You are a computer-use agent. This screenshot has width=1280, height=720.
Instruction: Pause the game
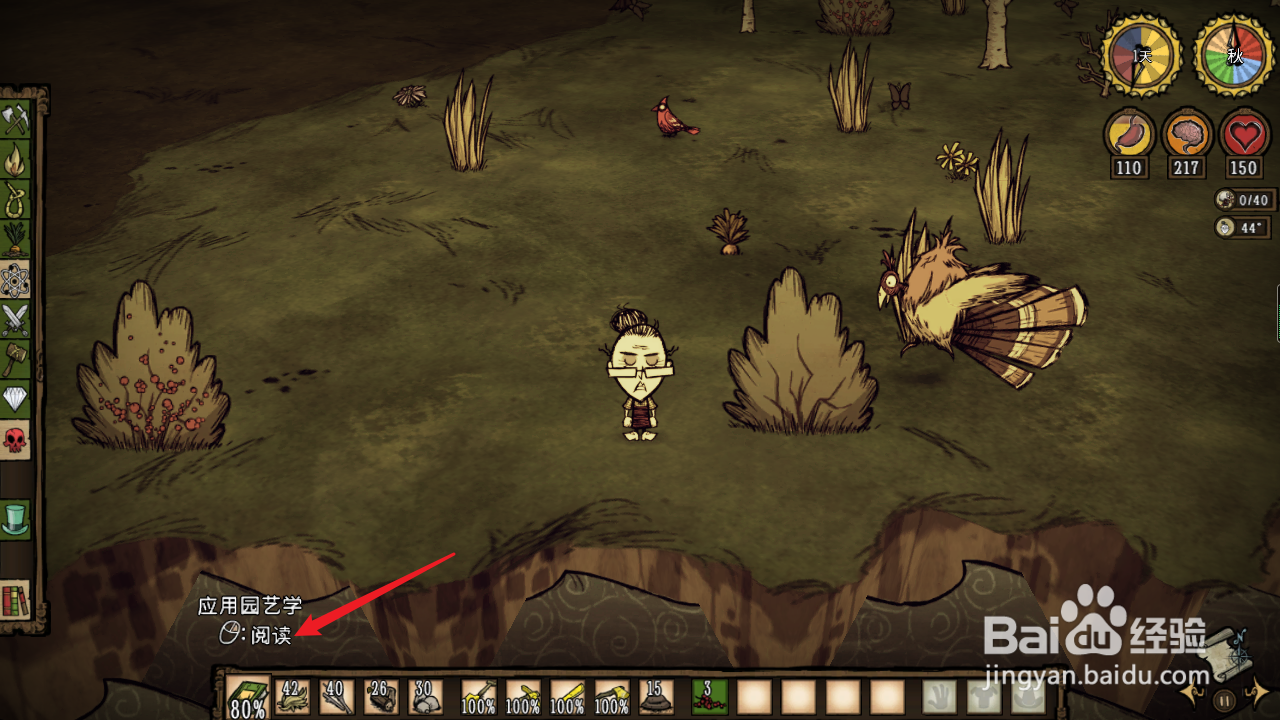pos(1224,699)
